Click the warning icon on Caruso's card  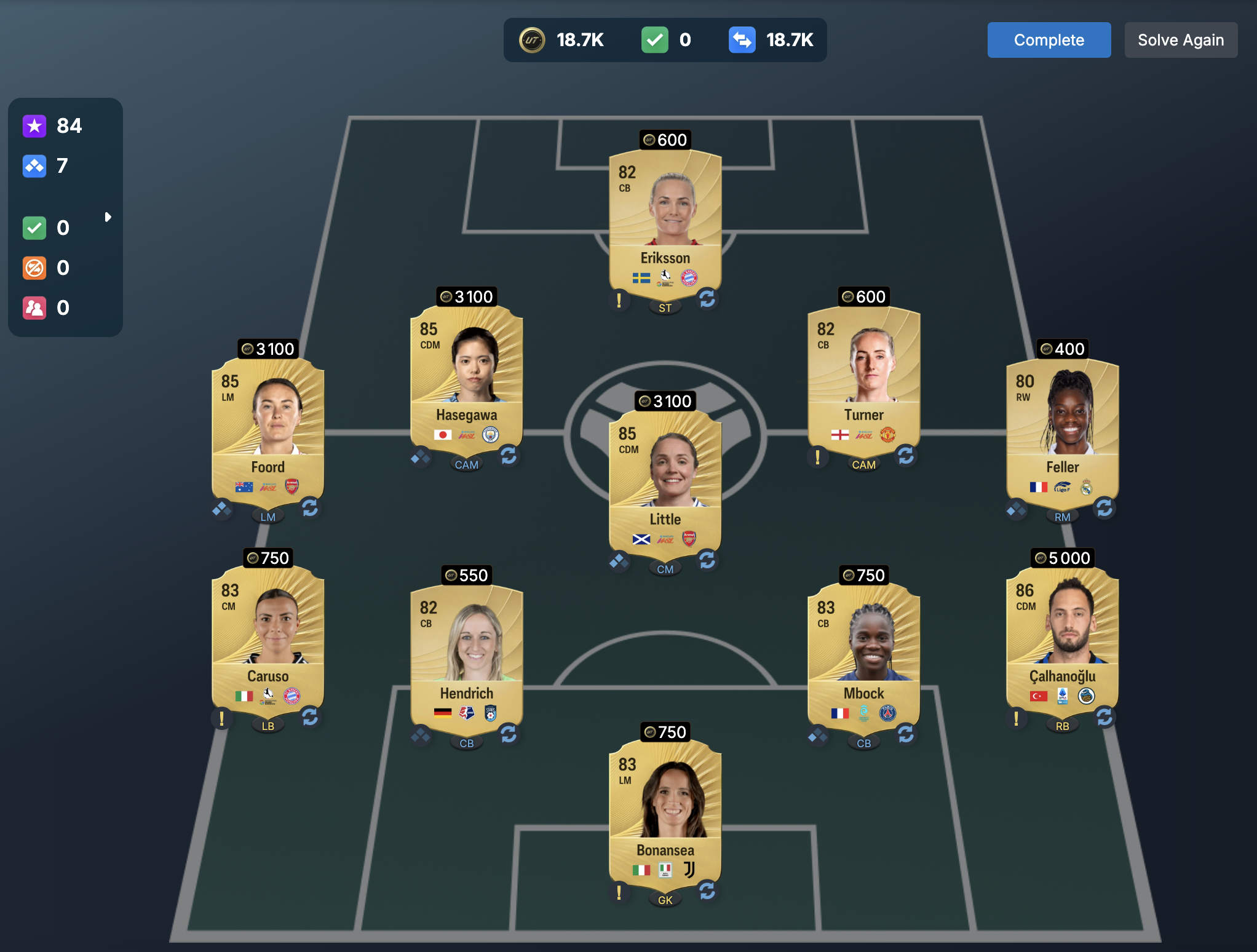(221, 718)
